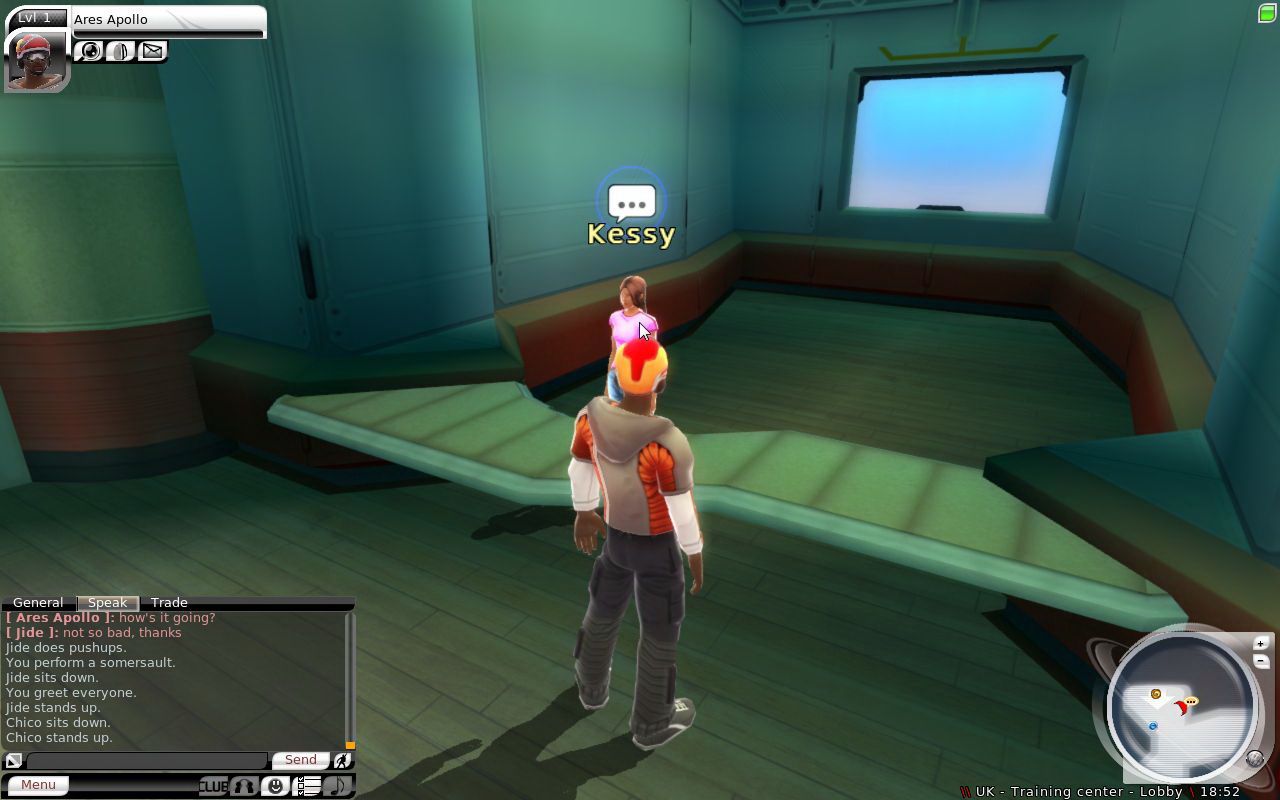Click the music note icon
The width and height of the screenshot is (1280, 800).
[338, 786]
